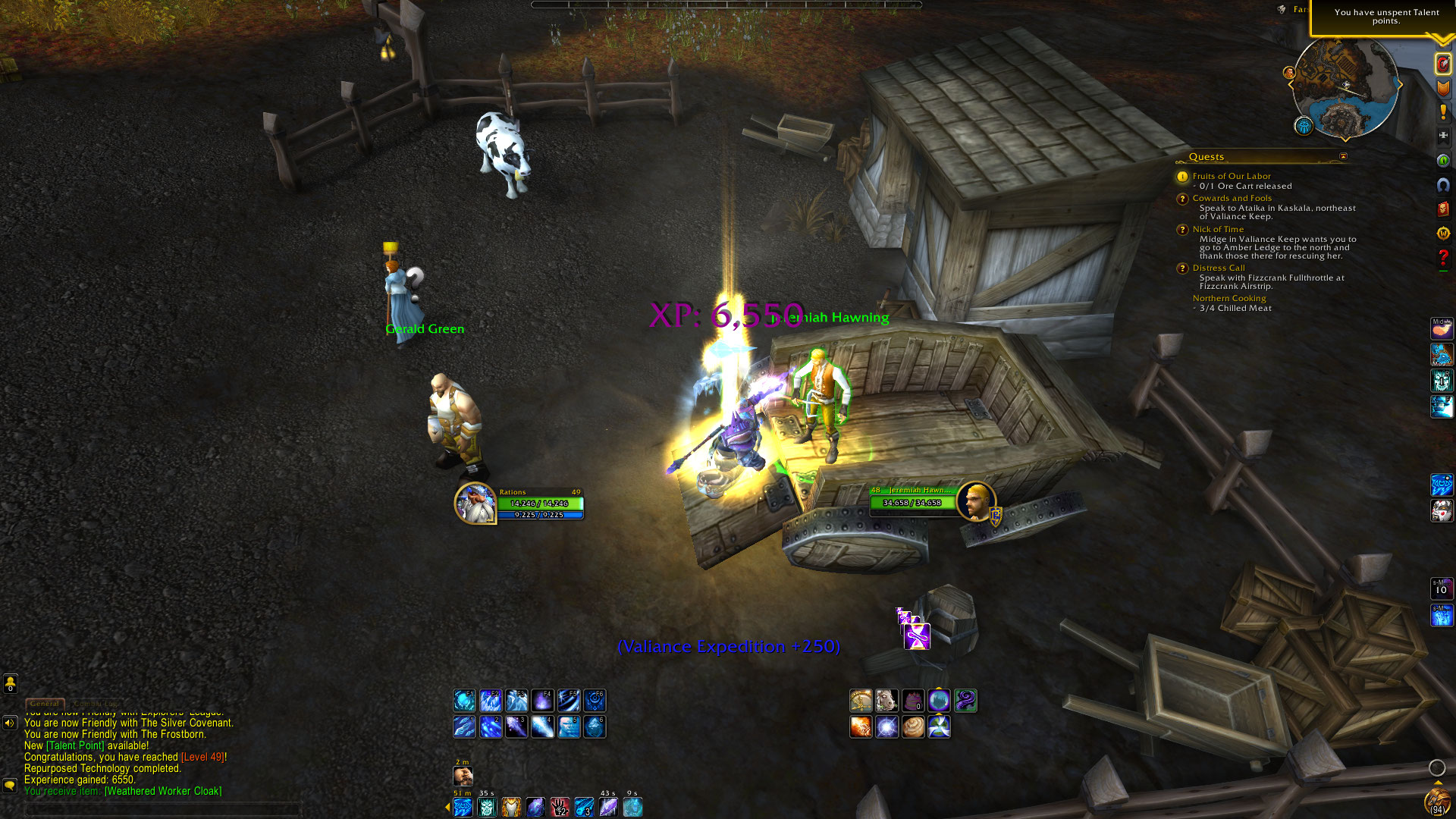1456x819 pixels.
Task: Click the Talent Point link in chat
Action: (x=75, y=746)
